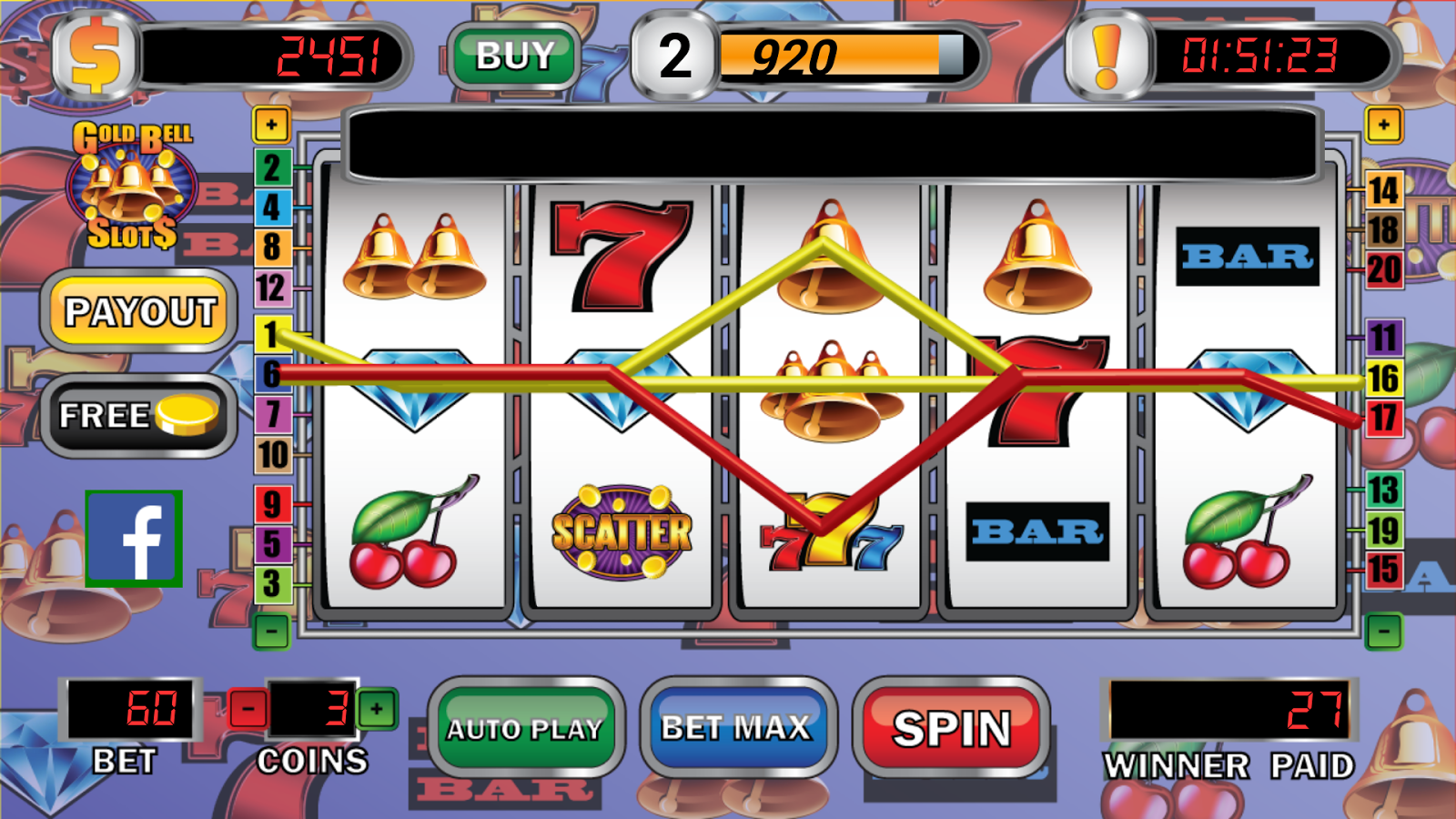Click the dollar sign coin icon
1456x819 pixels.
pyautogui.click(x=96, y=56)
